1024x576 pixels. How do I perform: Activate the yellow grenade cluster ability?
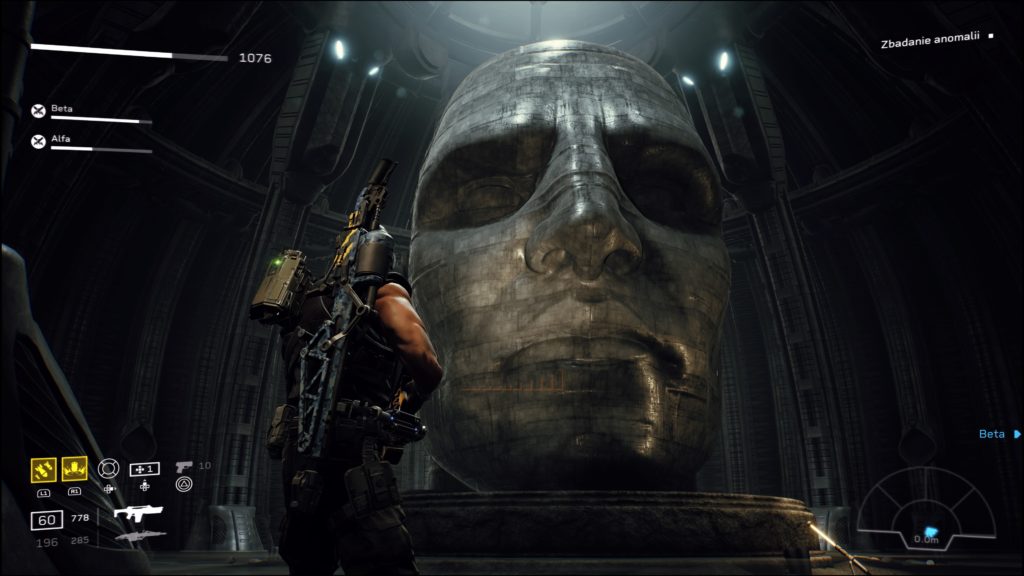44,468
